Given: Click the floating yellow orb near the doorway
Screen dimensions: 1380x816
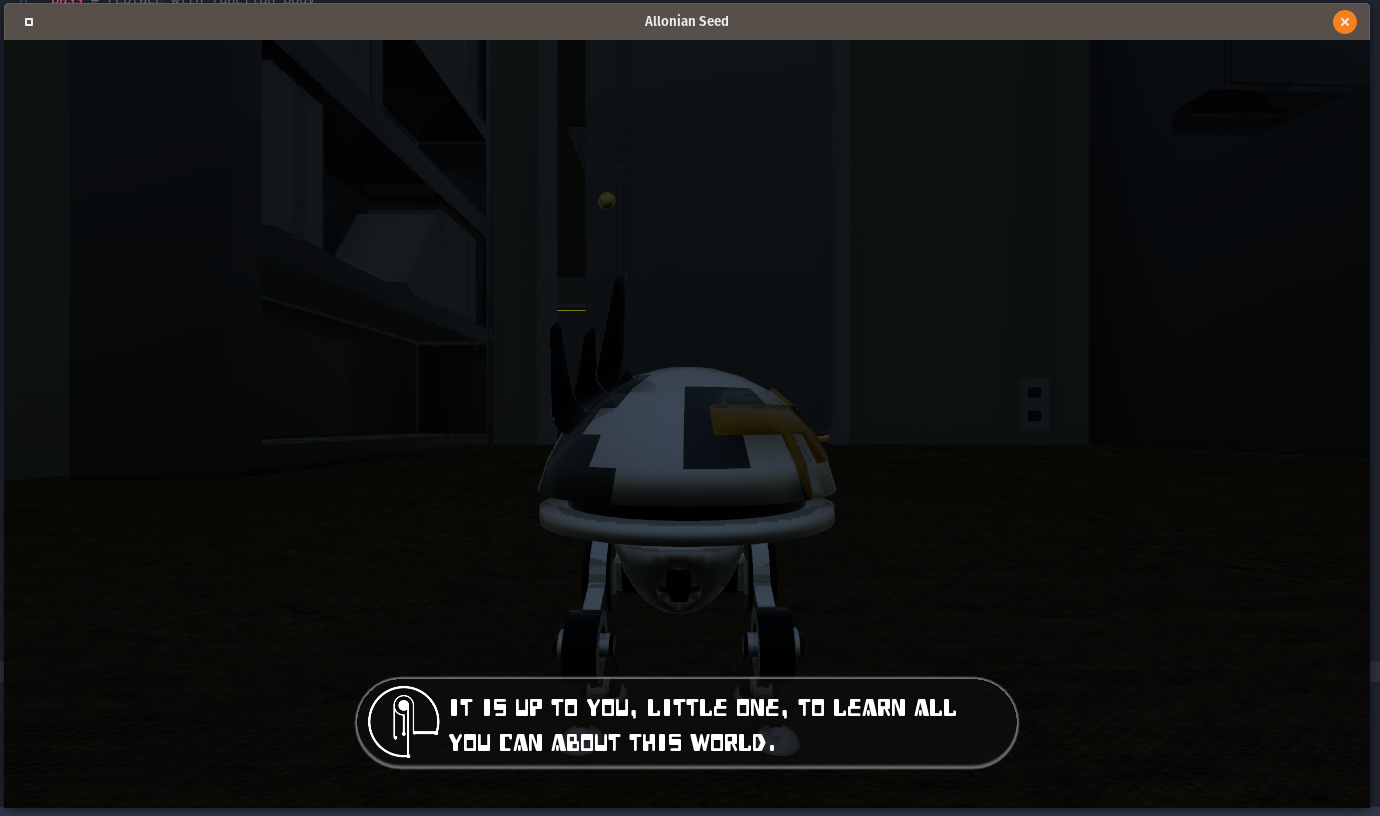Looking at the screenshot, I should coord(606,200).
